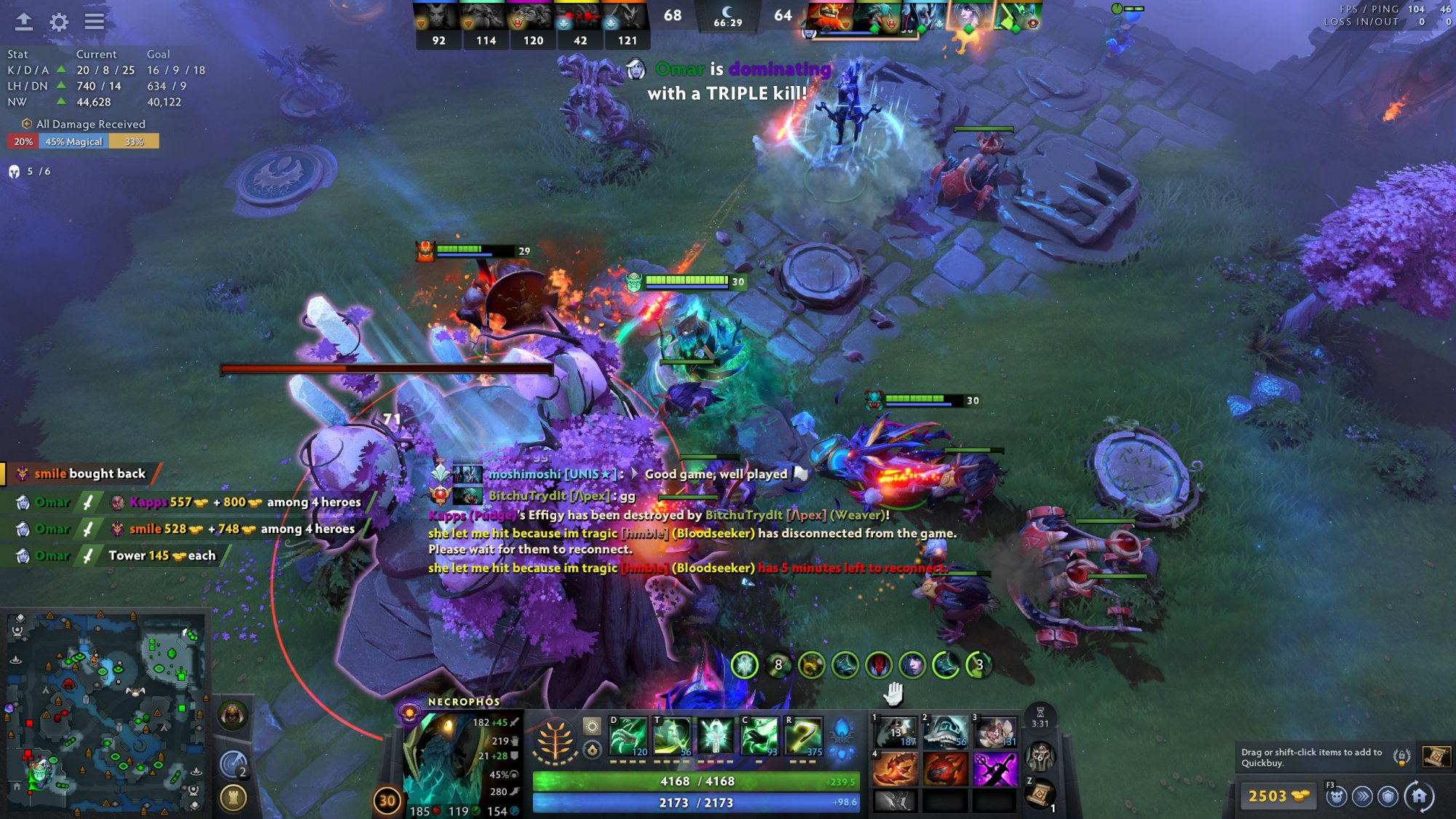Cast Death Pulse ability

[x=628, y=736]
